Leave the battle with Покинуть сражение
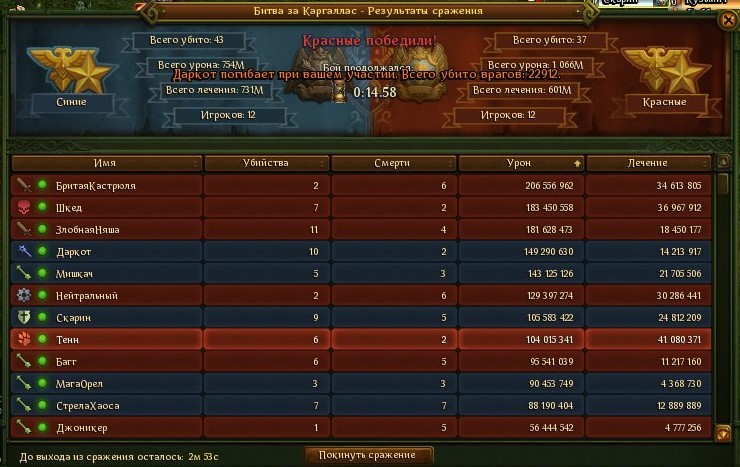 pos(369,455)
